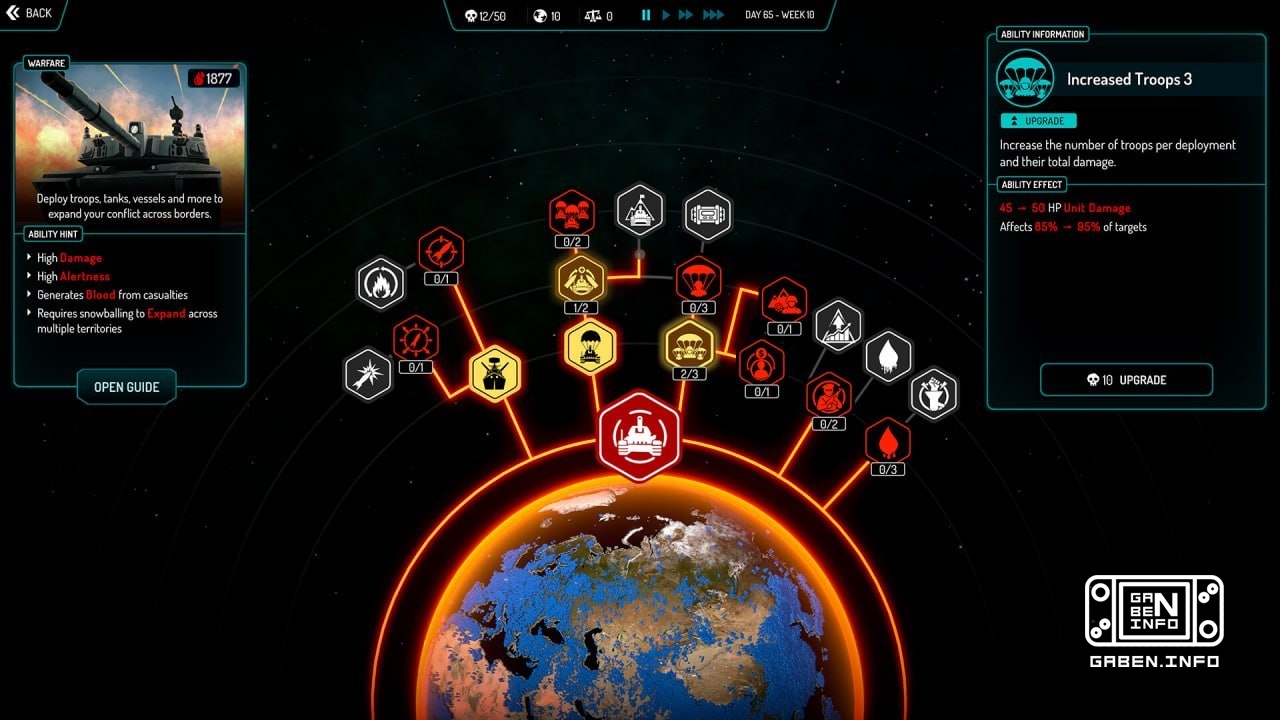Select the red missile upgrade node
This screenshot has height=720, width=1280.
coord(443,253)
